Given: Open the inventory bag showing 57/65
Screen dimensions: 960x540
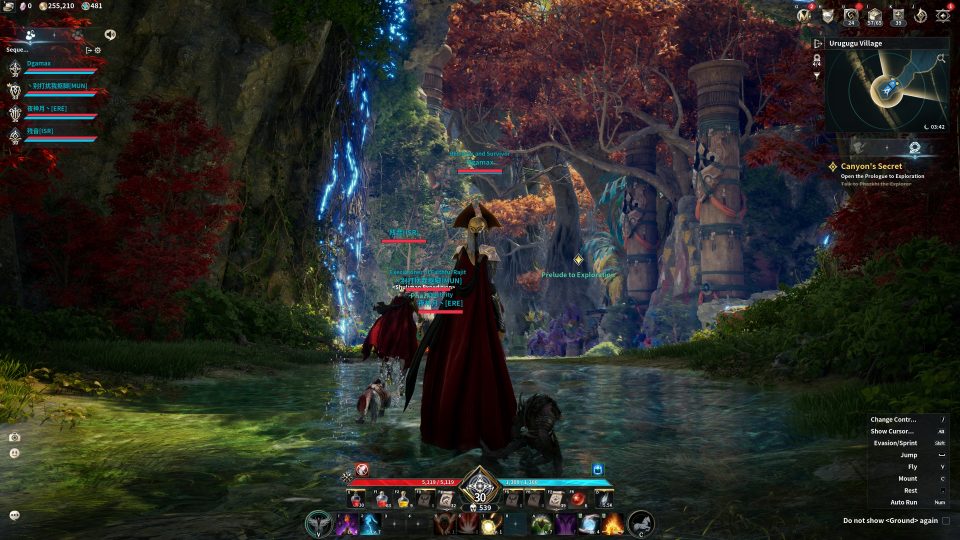Looking at the screenshot, I should pyautogui.click(x=874, y=15).
